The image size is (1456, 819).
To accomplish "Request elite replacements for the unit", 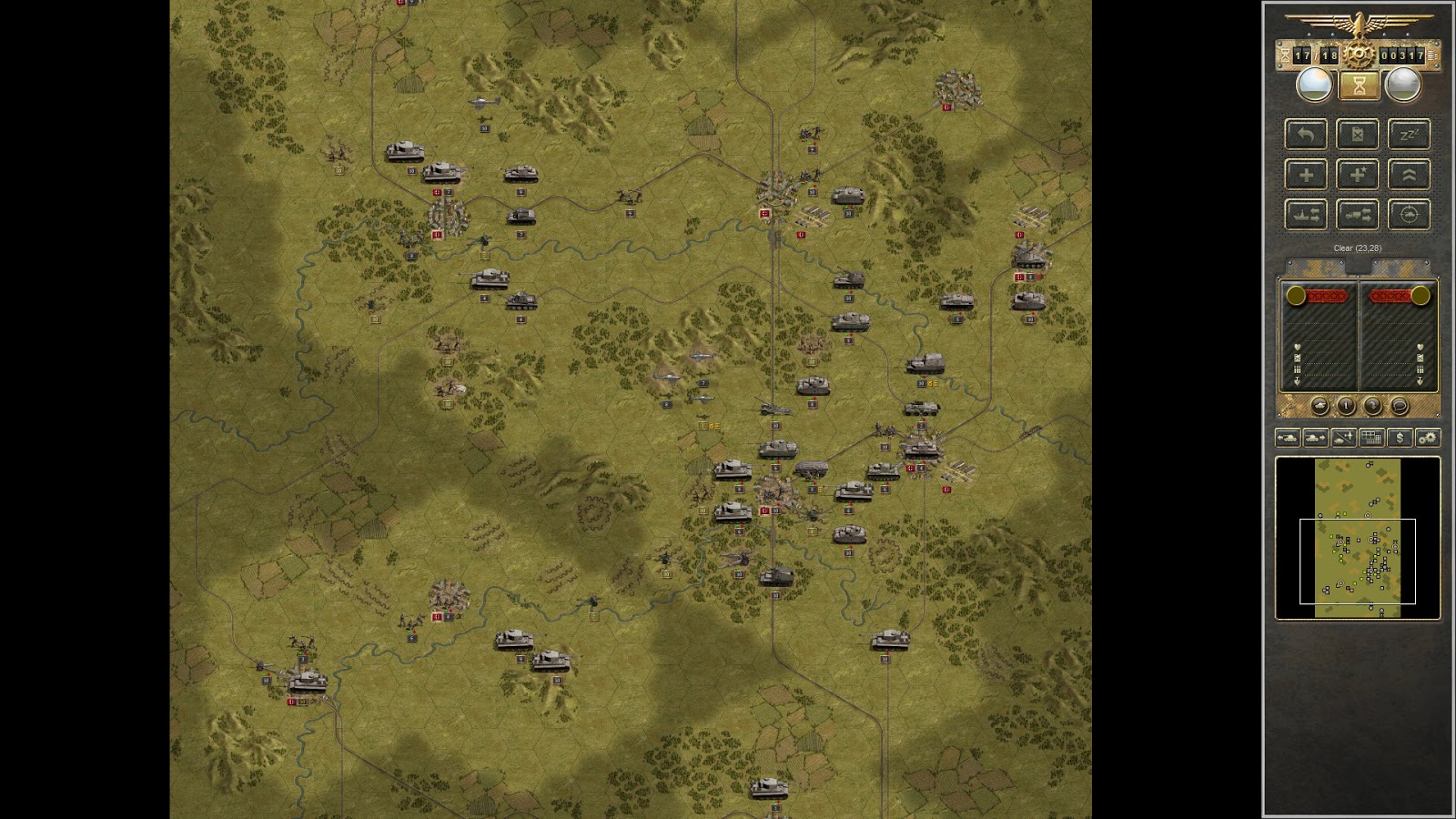I will tap(1358, 175).
